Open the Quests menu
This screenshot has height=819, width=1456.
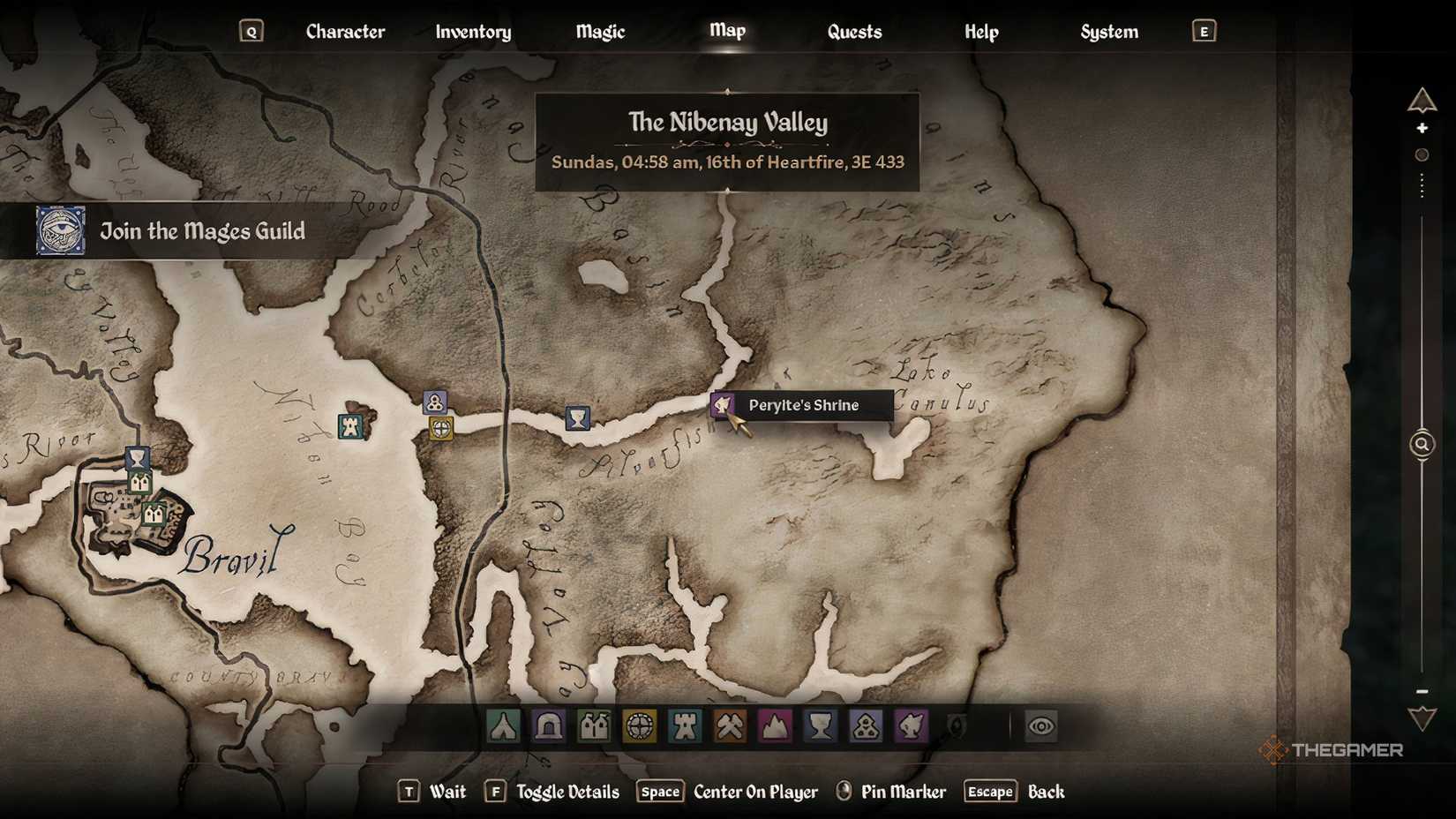[x=853, y=31]
